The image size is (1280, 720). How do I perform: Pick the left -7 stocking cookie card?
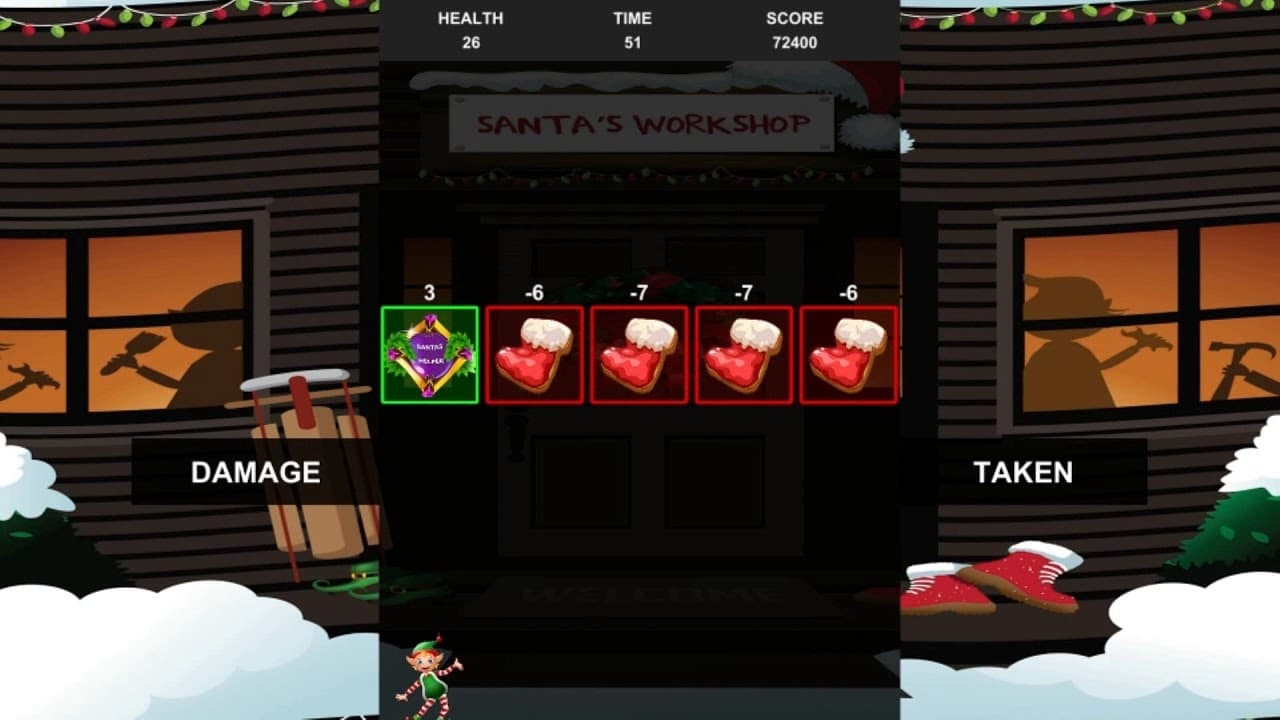tap(639, 355)
